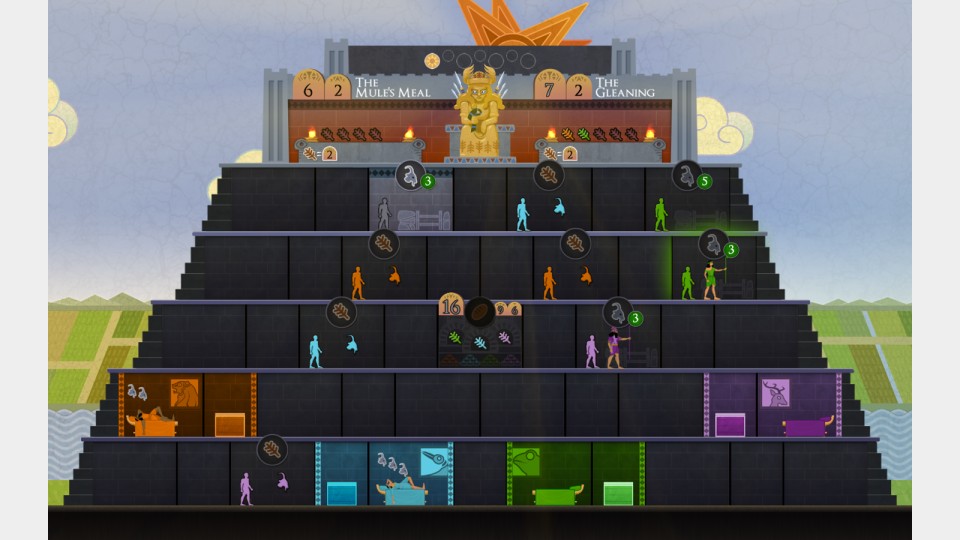Click the green storage chest
This screenshot has width=960, height=540.
(618, 493)
